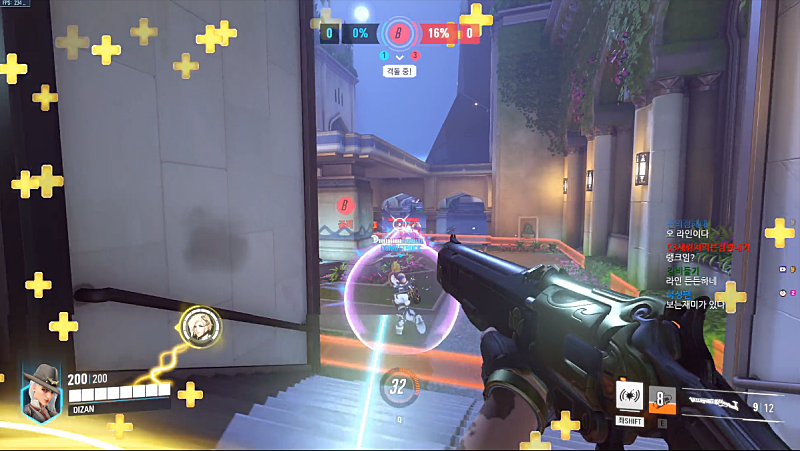Click the Ashe rifle weapon icon

[x=713, y=402]
